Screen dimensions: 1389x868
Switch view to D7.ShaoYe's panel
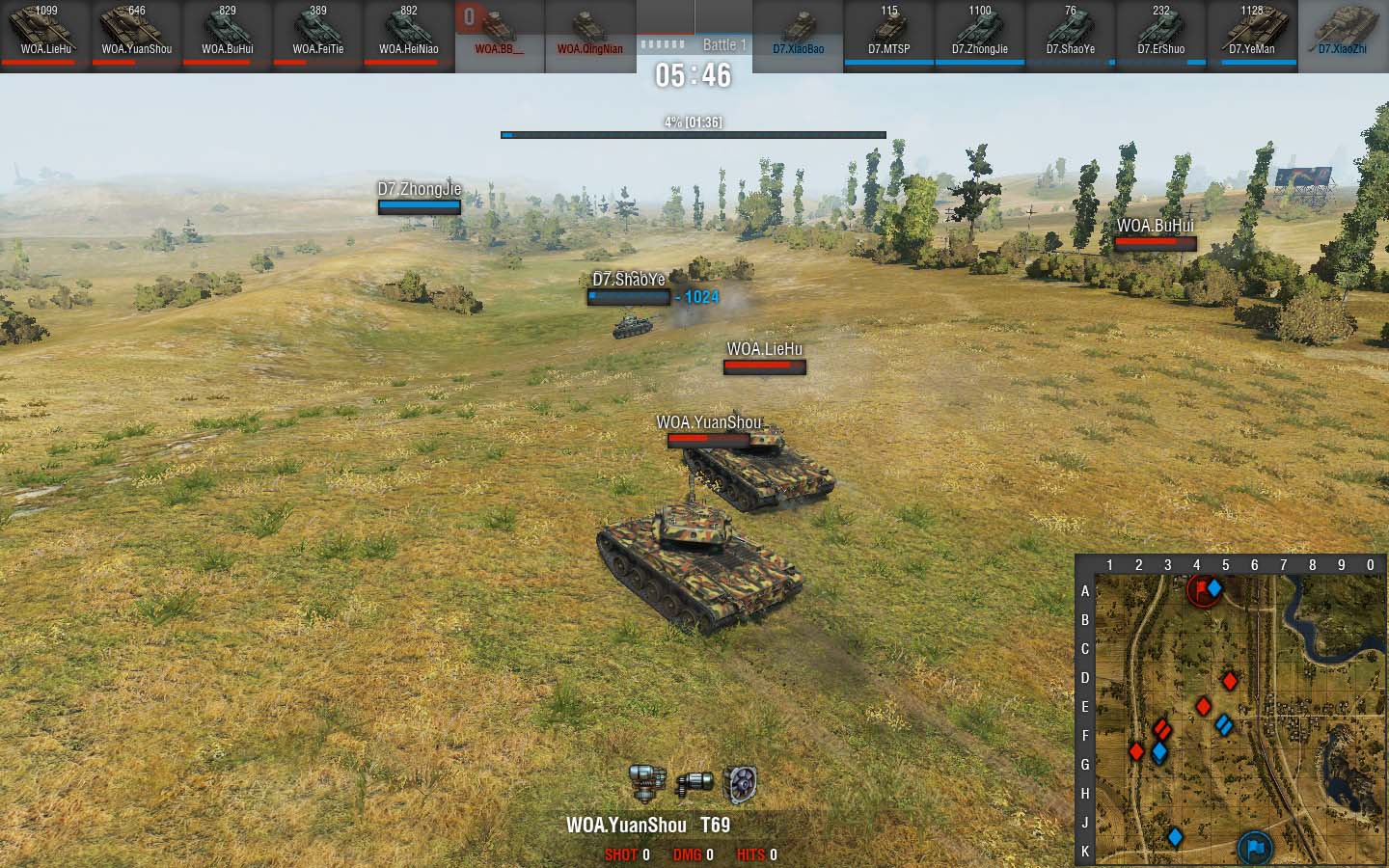coord(1070,35)
